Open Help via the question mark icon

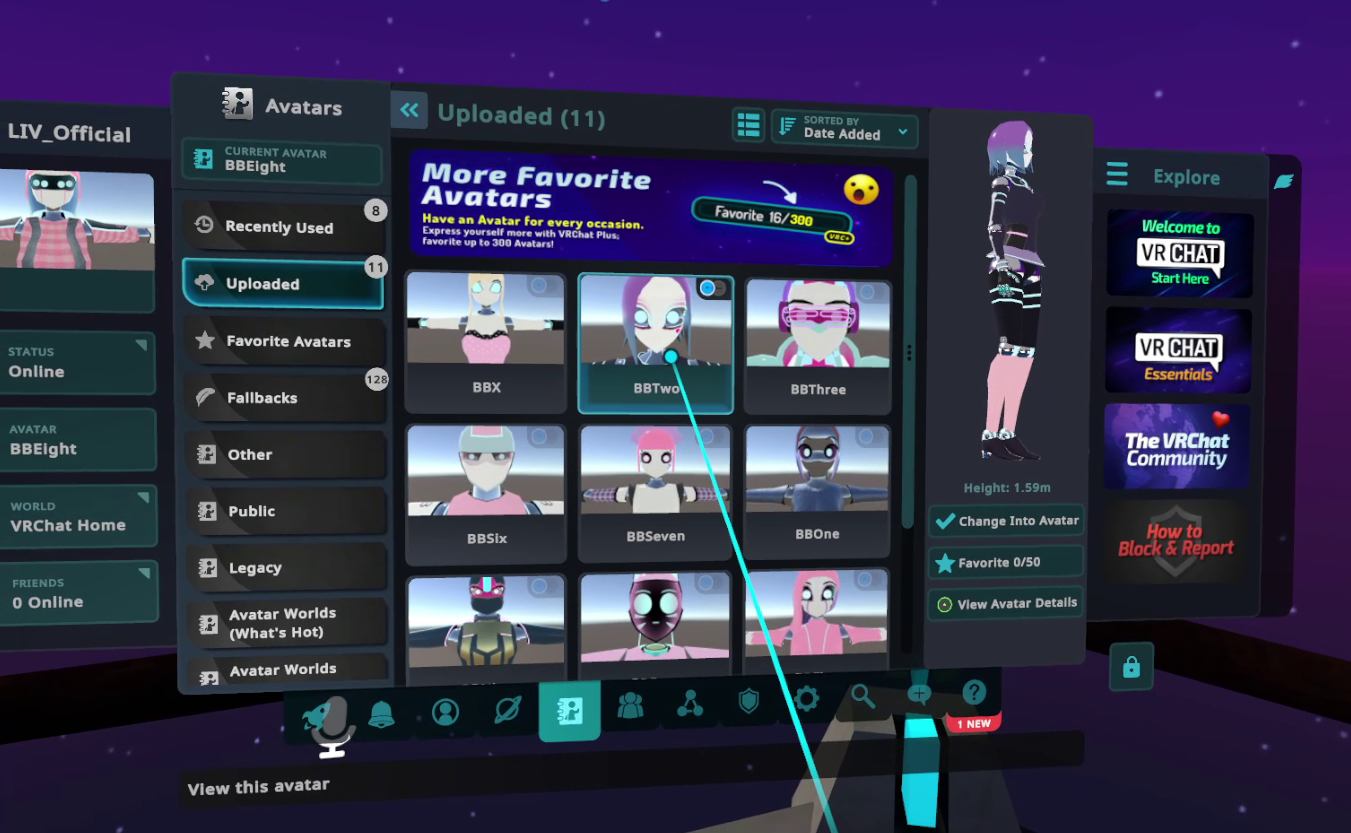(973, 691)
